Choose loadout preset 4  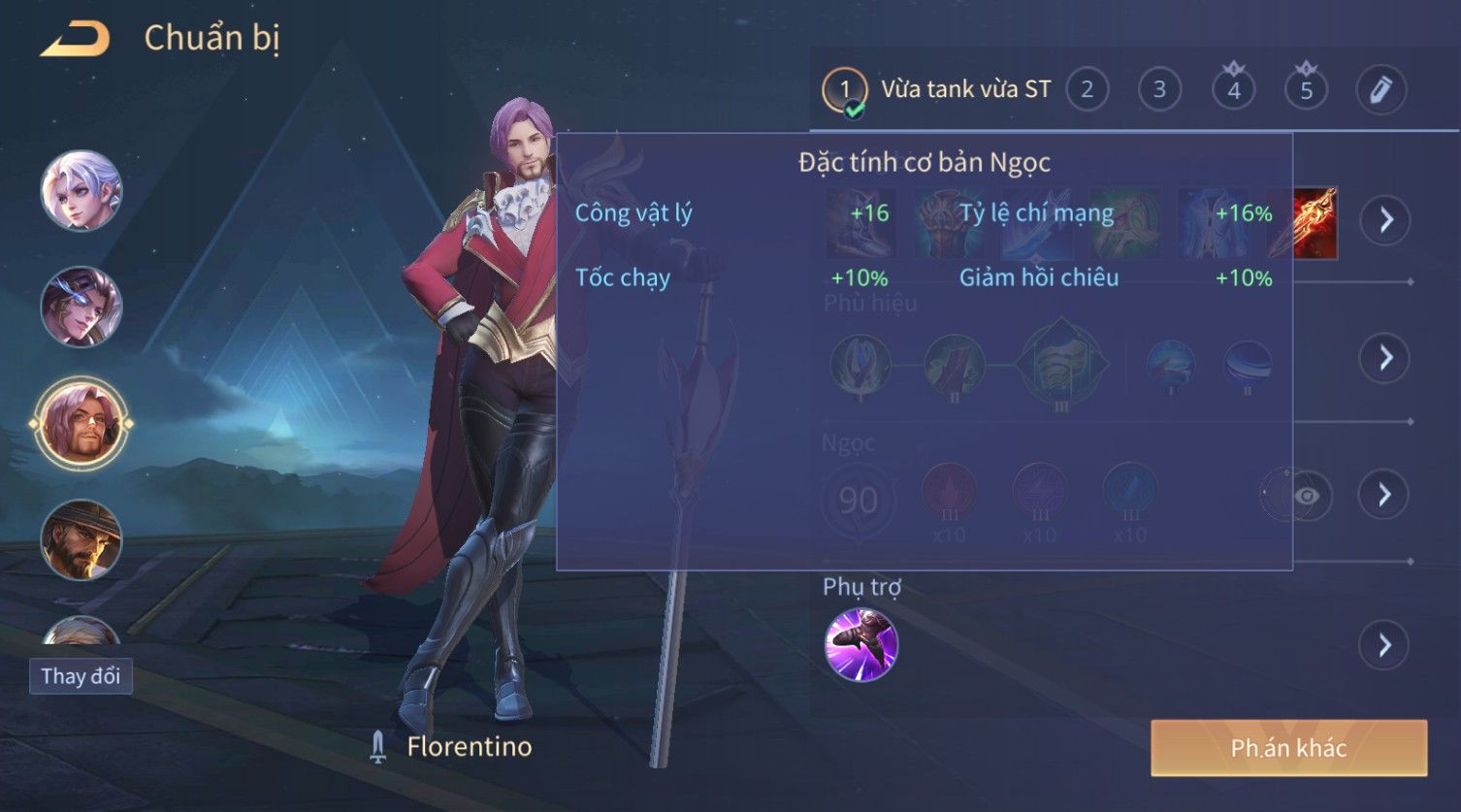click(1233, 90)
